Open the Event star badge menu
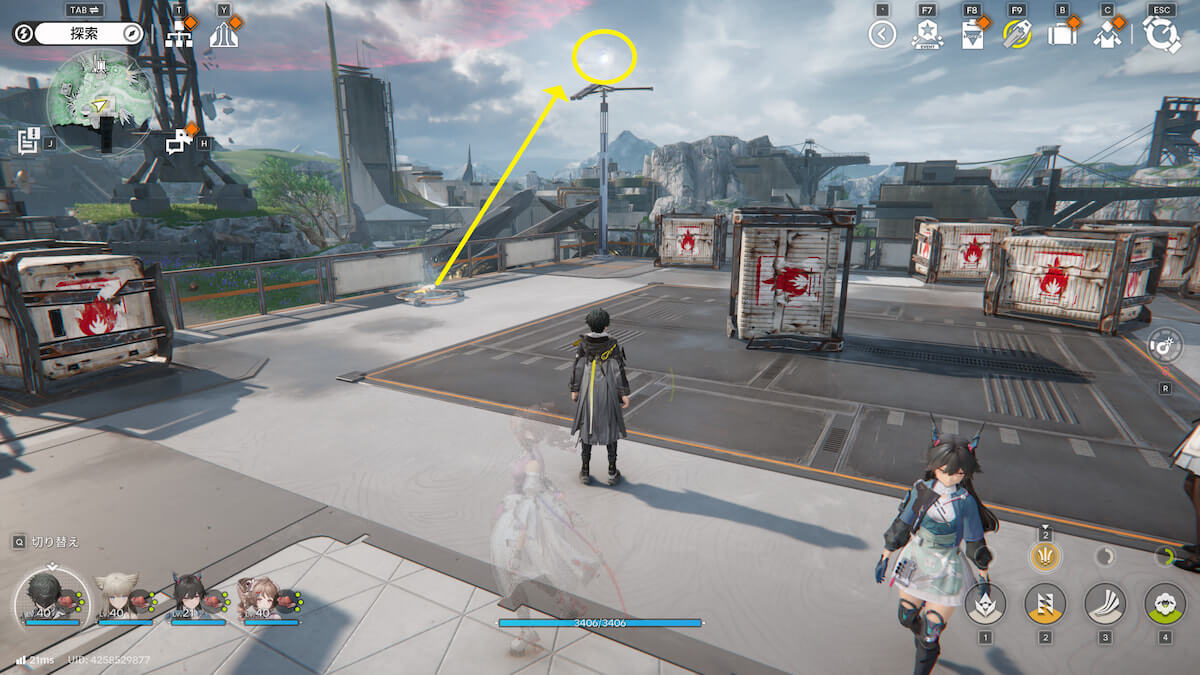The image size is (1200, 675). (926, 35)
